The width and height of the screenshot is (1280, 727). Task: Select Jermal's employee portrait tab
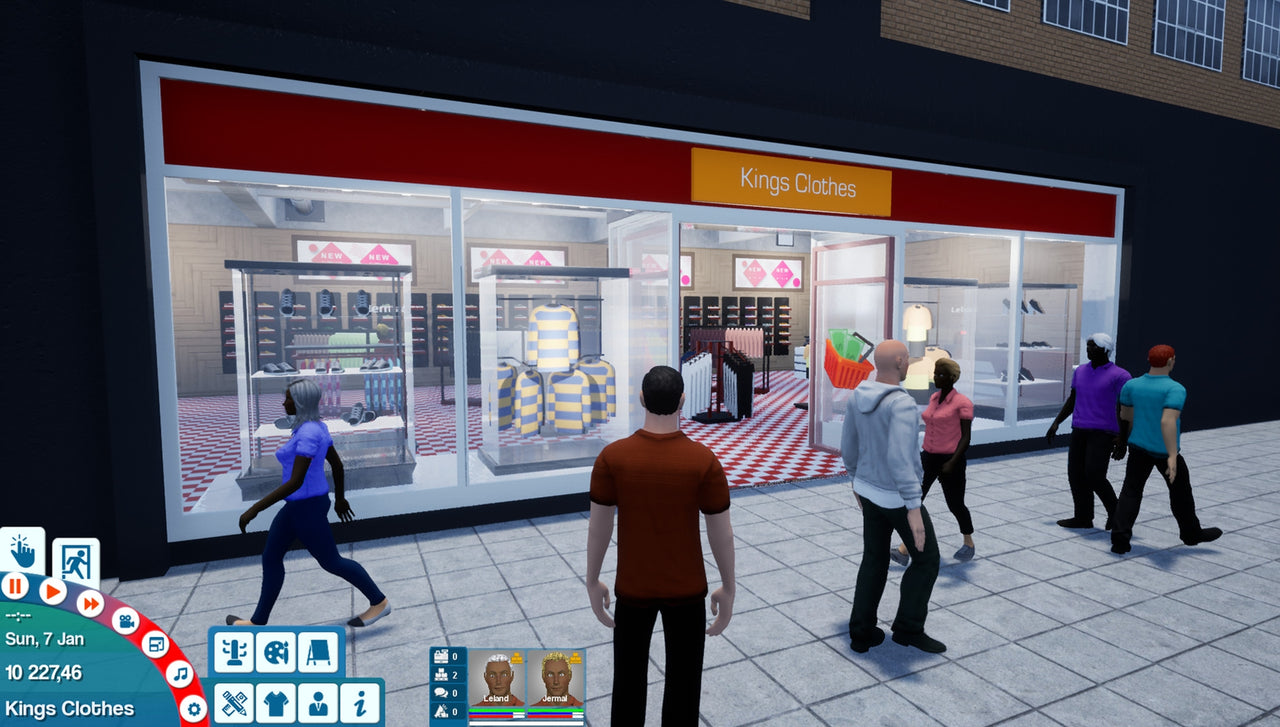tap(556, 678)
